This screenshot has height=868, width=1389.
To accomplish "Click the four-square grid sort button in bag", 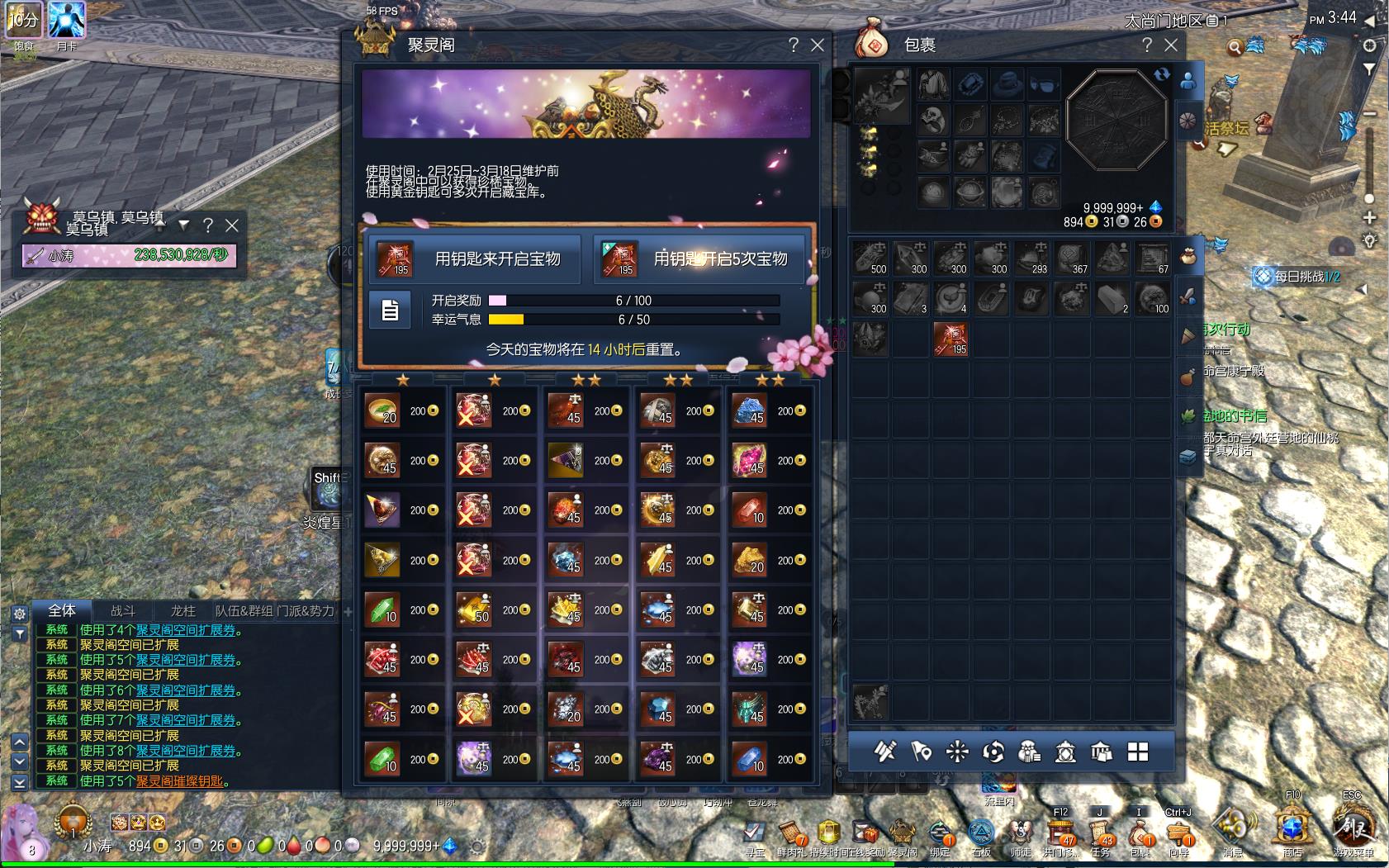I will tap(1138, 752).
